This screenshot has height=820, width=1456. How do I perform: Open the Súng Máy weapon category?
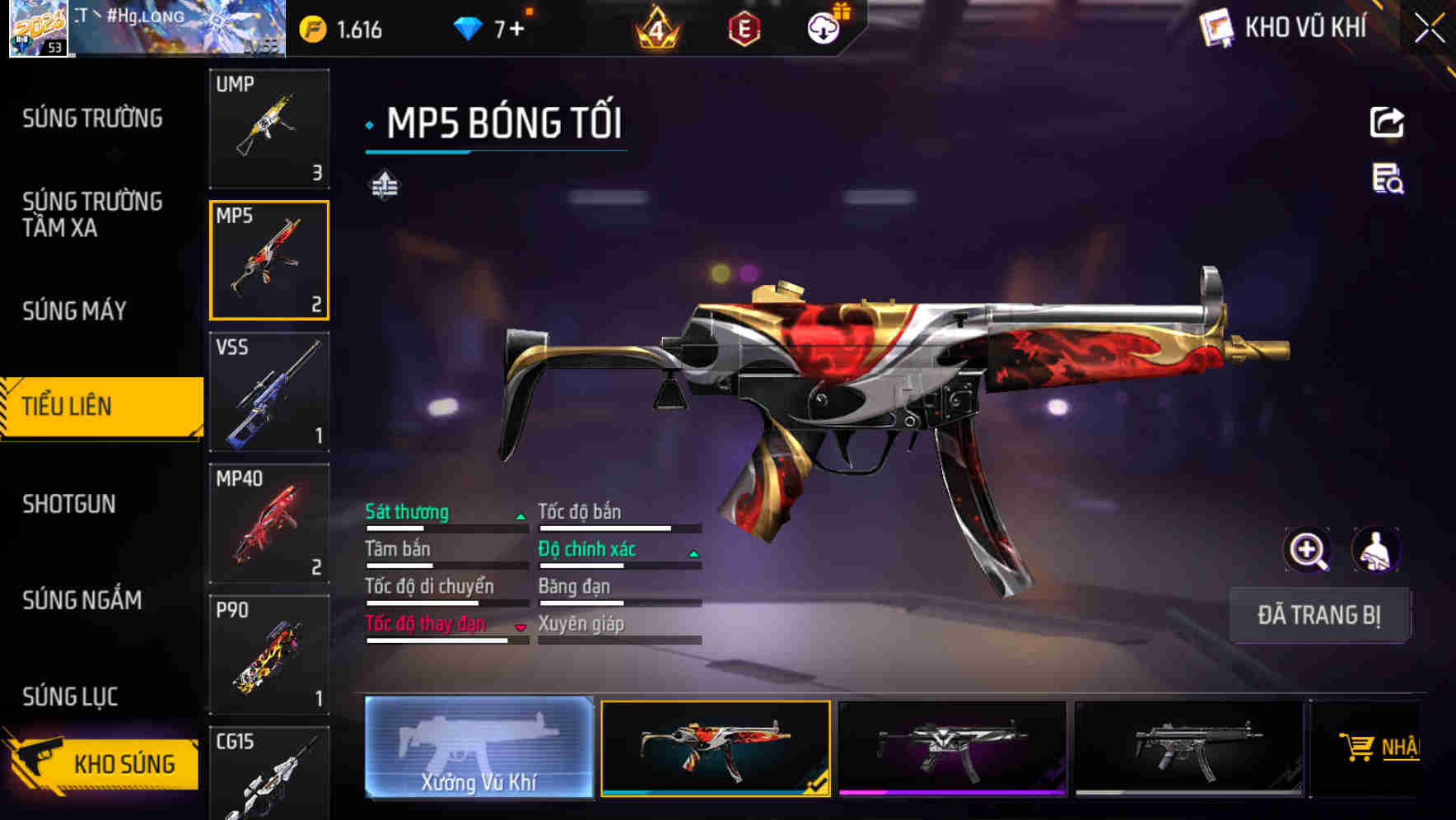[74, 310]
